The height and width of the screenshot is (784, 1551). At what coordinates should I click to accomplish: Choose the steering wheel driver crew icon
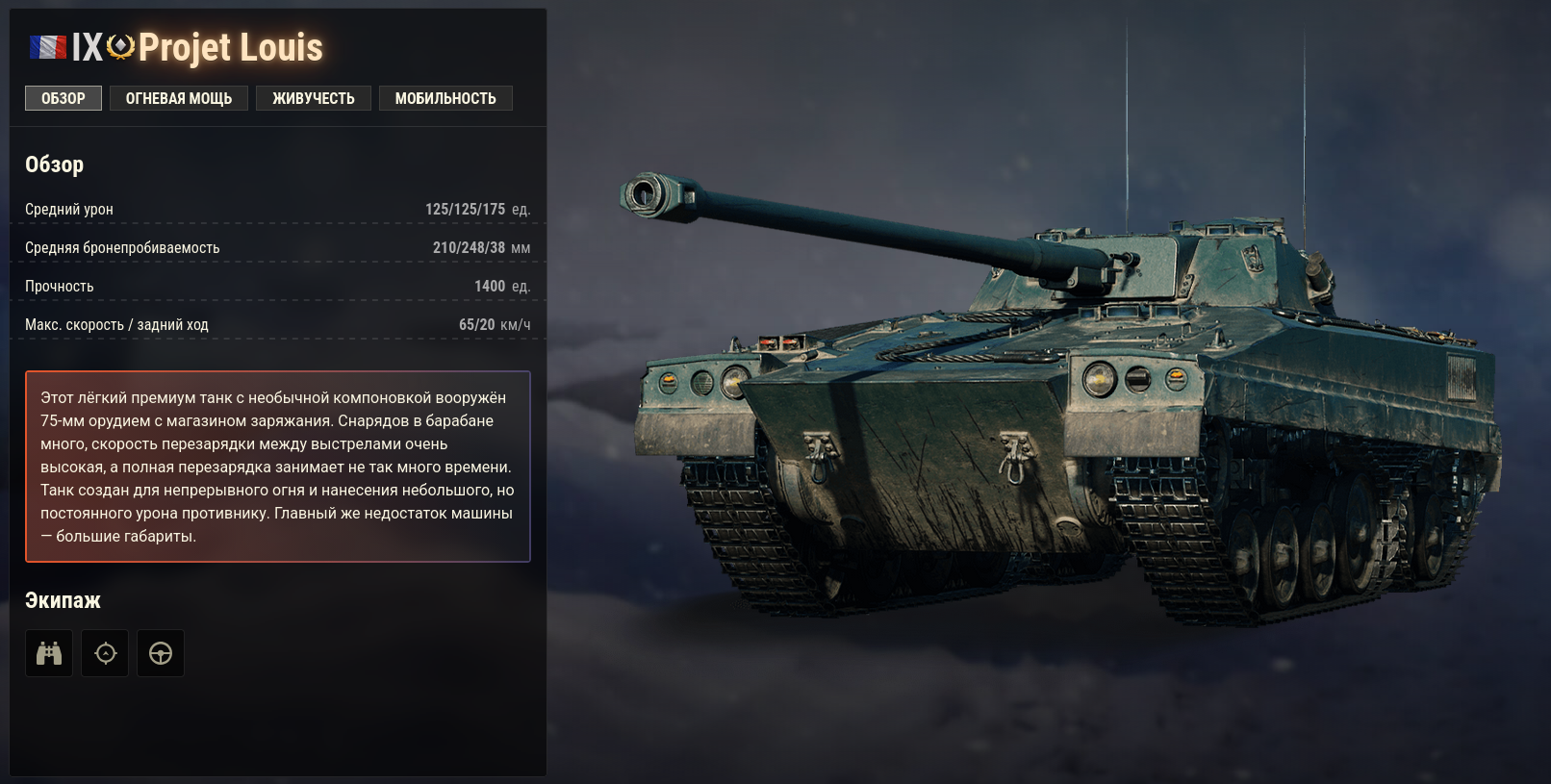[x=161, y=653]
